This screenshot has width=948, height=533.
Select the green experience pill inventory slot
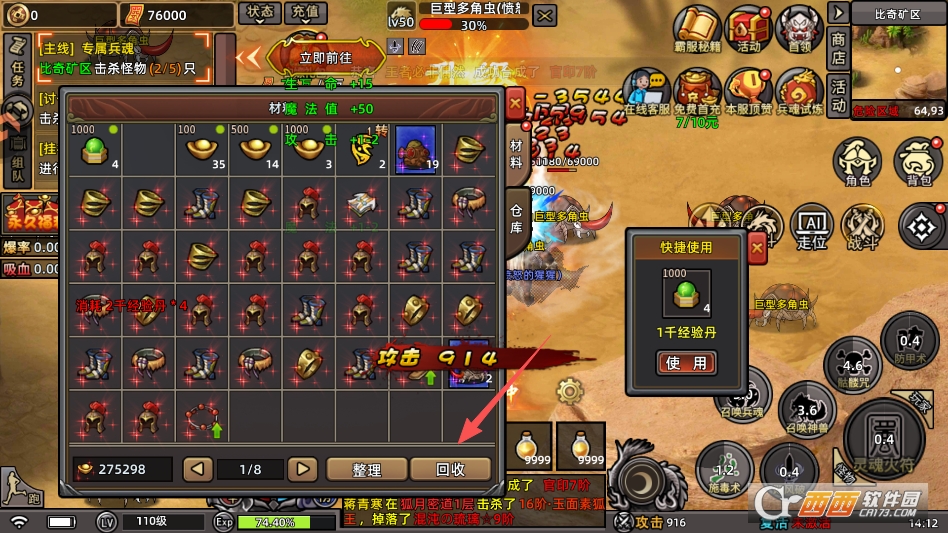(x=95, y=150)
